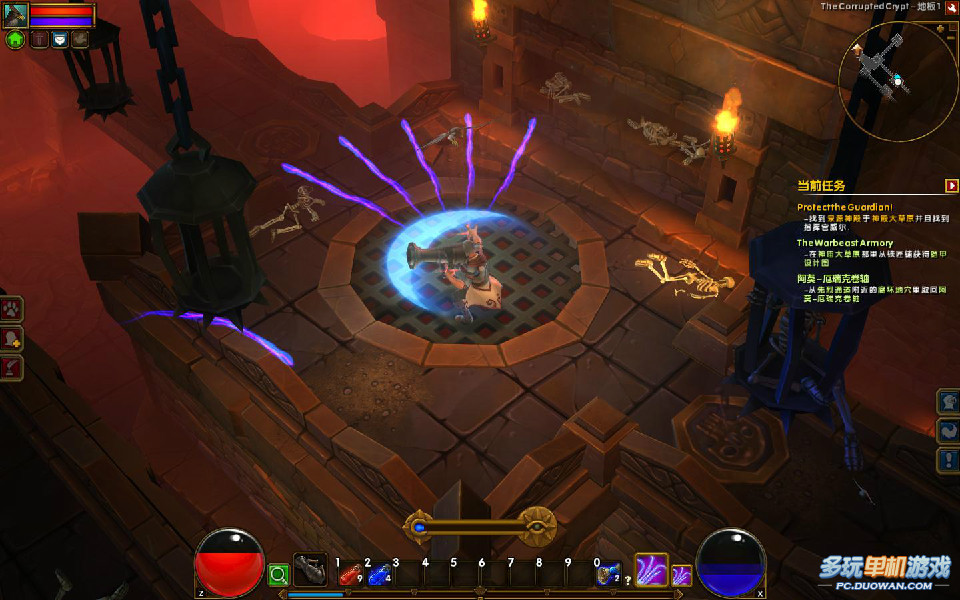Click the exclamation mark quest button
Image resolution: width=960 pixels, height=600 pixels.
click(948, 460)
